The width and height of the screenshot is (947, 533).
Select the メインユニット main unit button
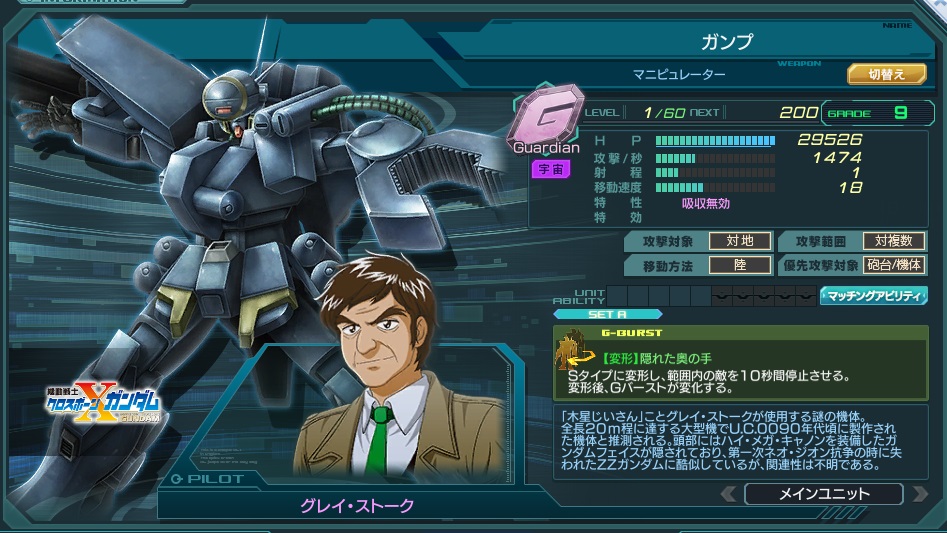(x=823, y=494)
